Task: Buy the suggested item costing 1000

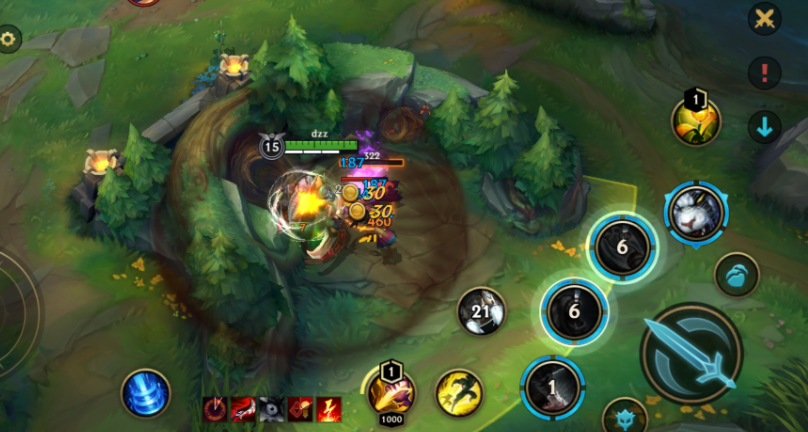Action: pyautogui.click(x=391, y=392)
